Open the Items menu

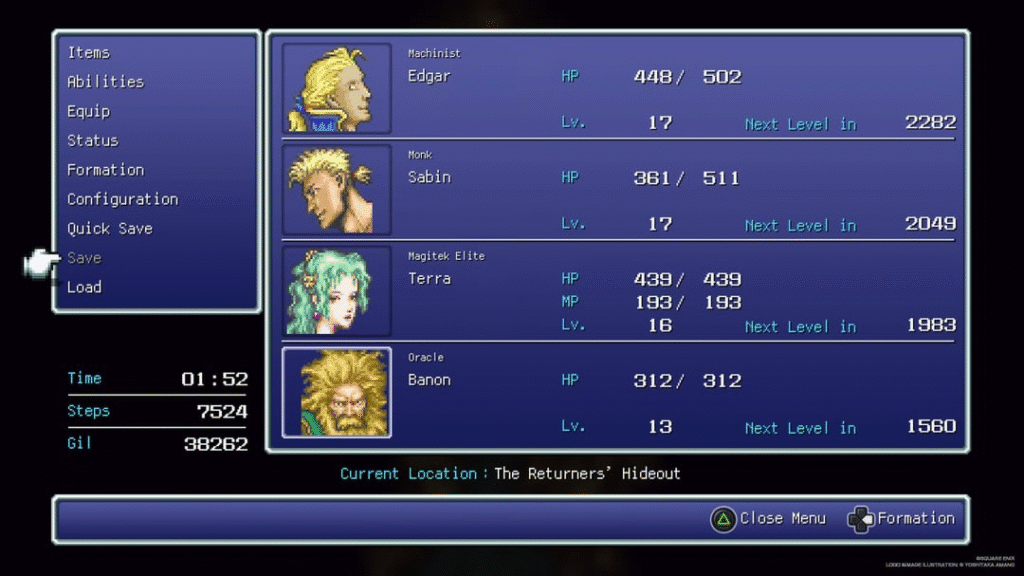click(x=89, y=52)
